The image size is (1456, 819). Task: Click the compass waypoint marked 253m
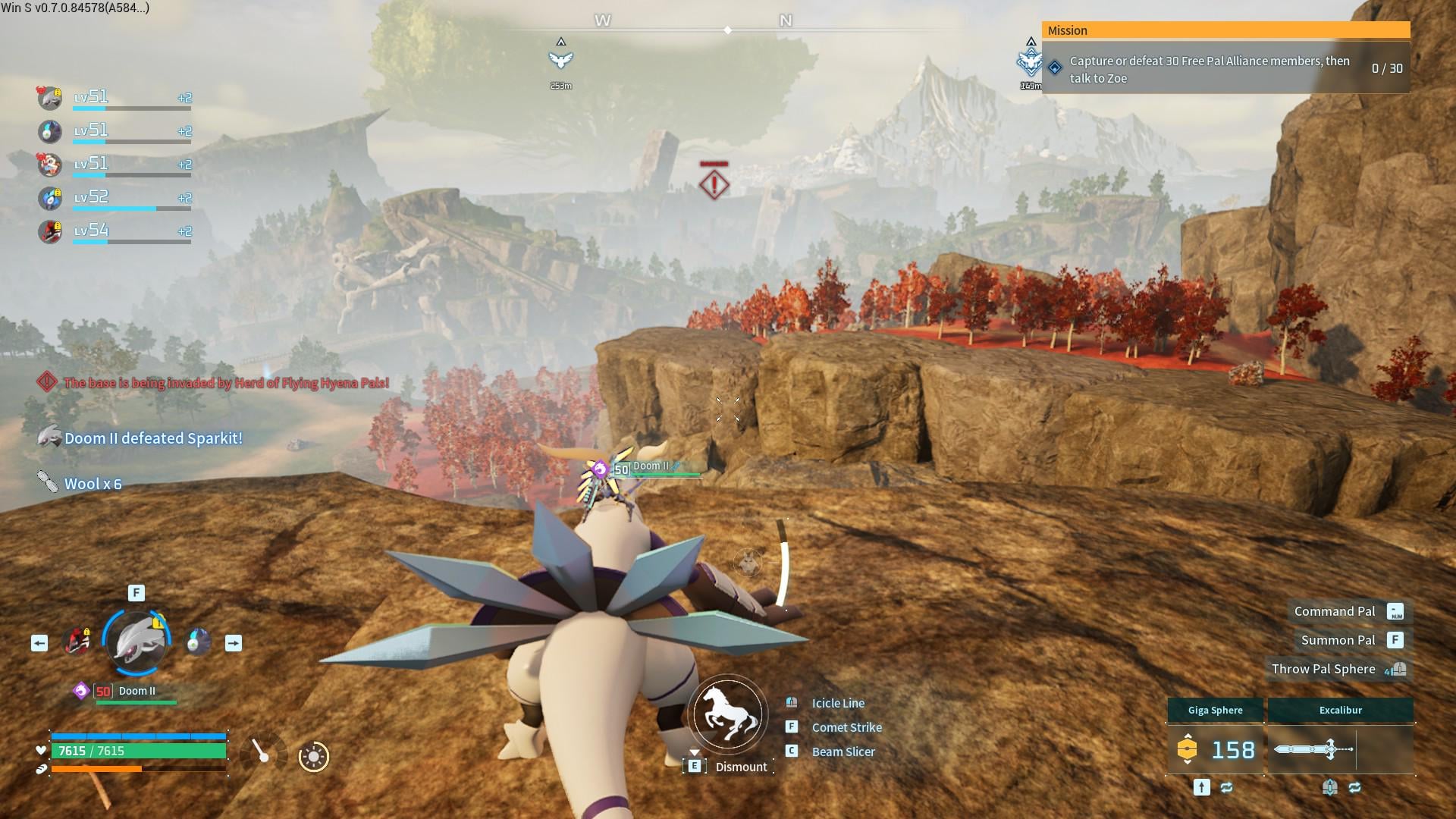pyautogui.click(x=561, y=60)
